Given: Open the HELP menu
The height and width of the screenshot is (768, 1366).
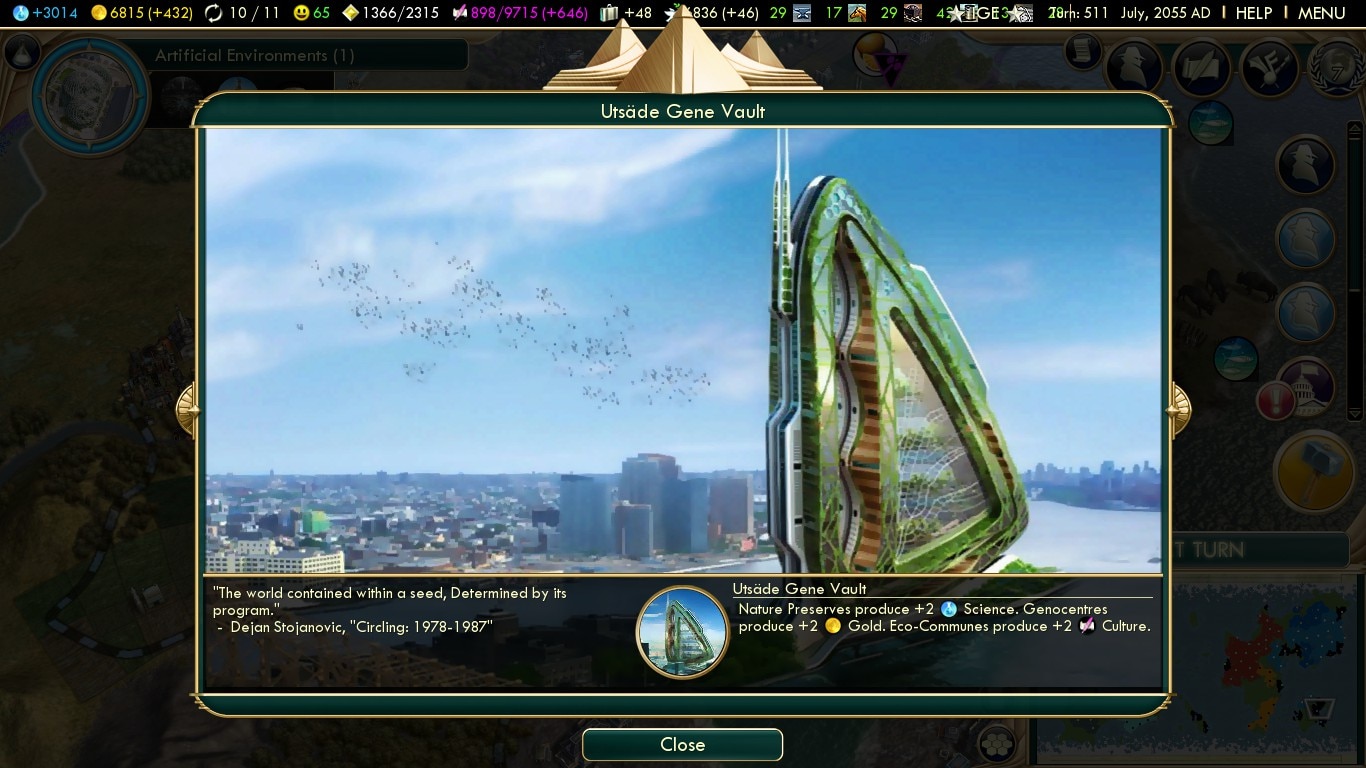Looking at the screenshot, I should 1253,13.
